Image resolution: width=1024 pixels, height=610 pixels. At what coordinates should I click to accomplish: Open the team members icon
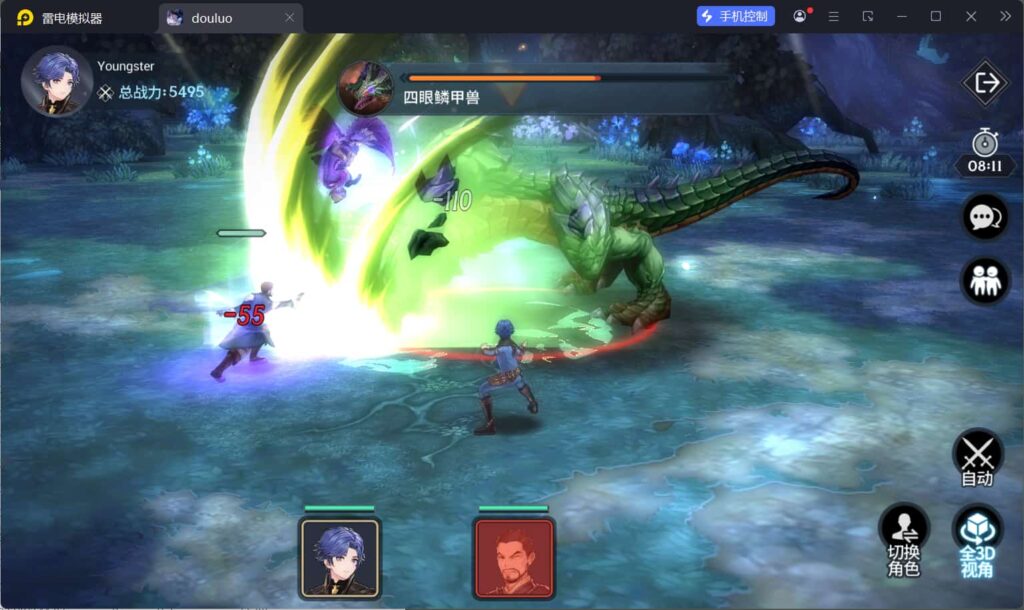985,281
